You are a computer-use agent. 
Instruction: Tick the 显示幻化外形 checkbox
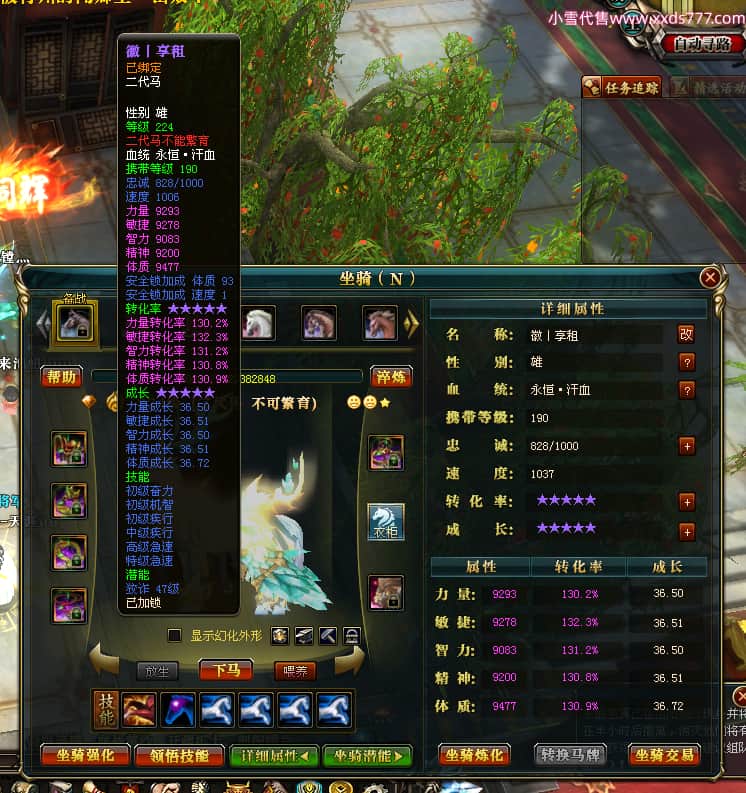175,635
